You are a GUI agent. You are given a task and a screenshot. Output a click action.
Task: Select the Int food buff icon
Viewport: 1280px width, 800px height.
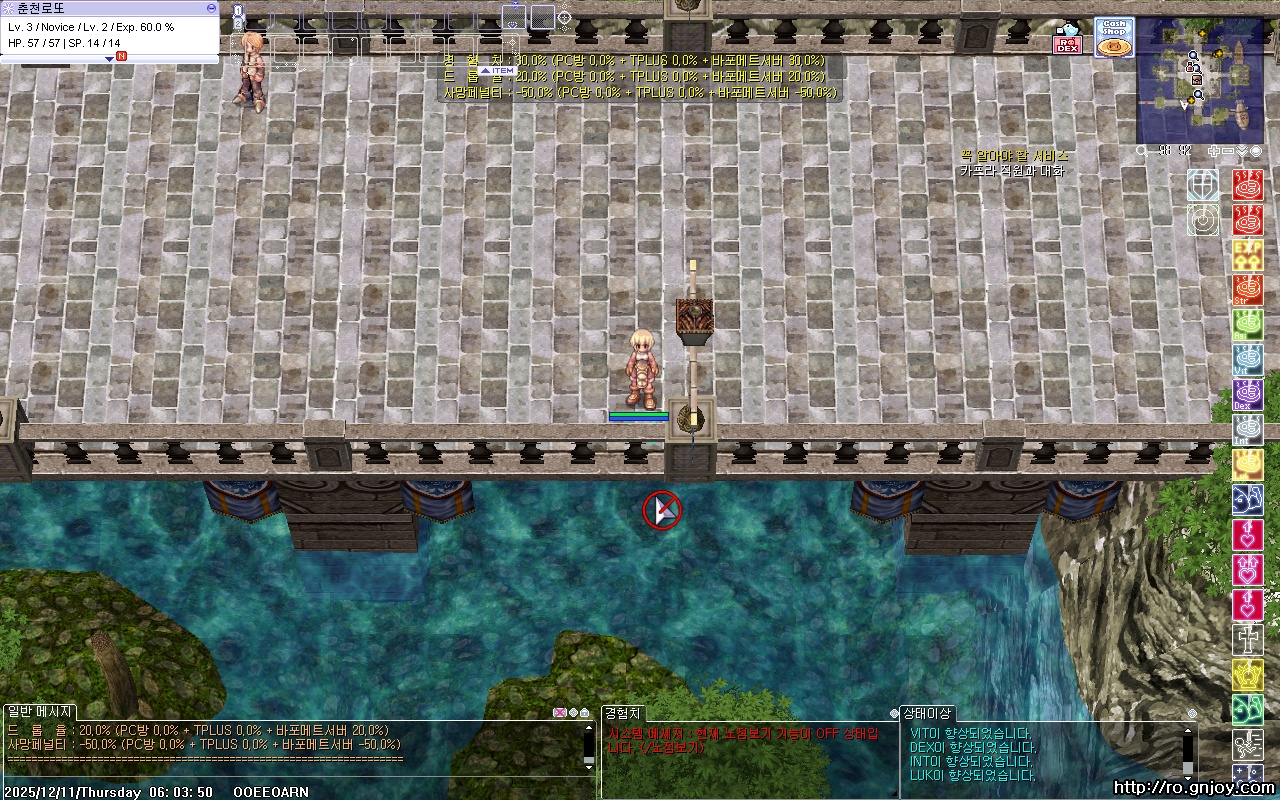click(x=1248, y=430)
